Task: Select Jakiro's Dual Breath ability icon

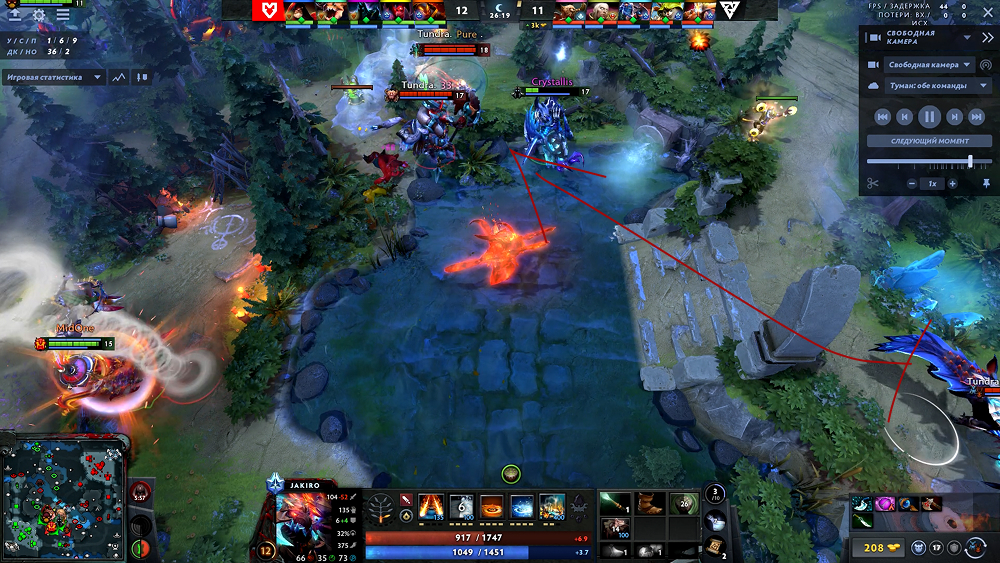Action: (431, 506)
